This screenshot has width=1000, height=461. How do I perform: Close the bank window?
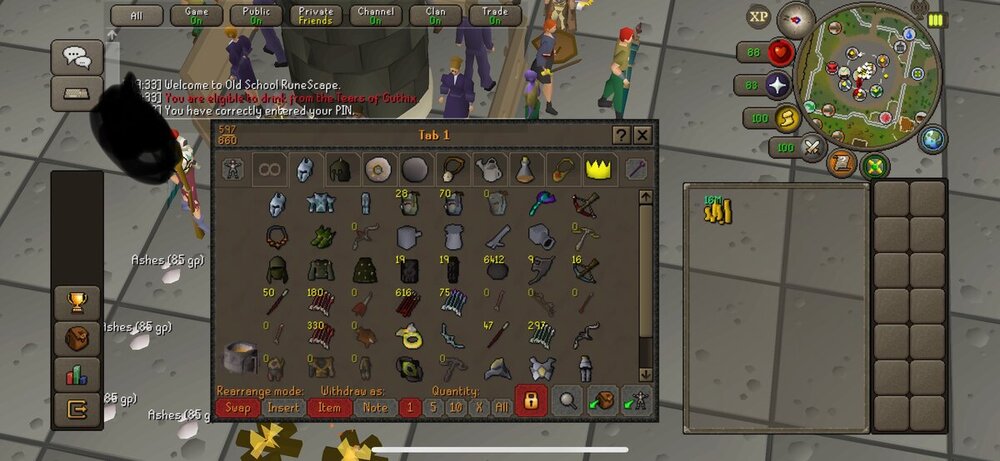(x=643, y=135)
